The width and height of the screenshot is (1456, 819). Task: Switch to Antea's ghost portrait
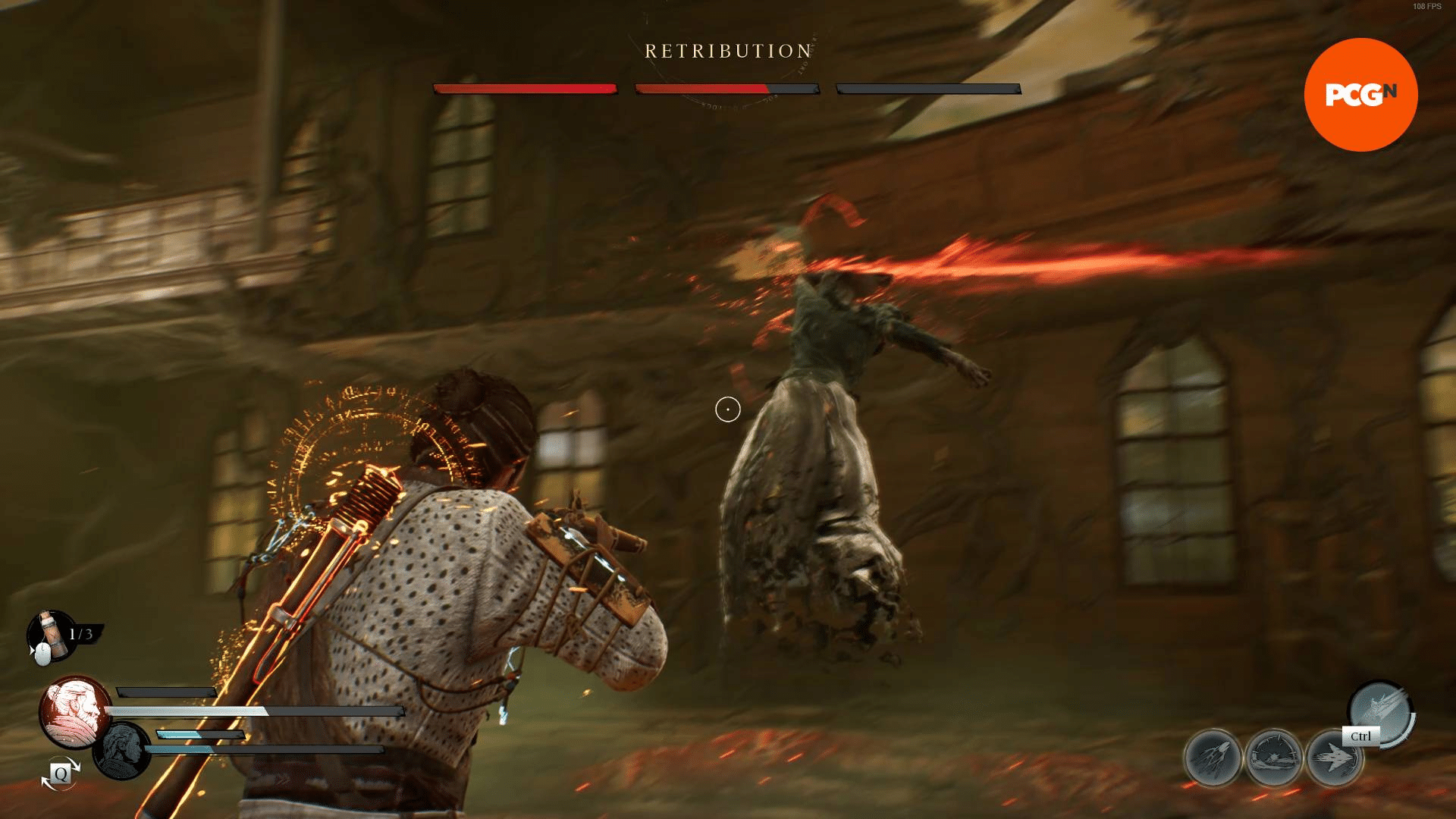pos(122,751)
